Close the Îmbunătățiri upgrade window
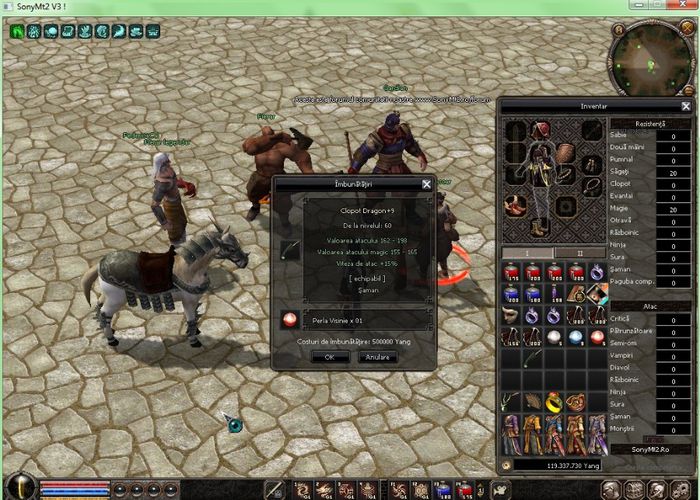 427,184
